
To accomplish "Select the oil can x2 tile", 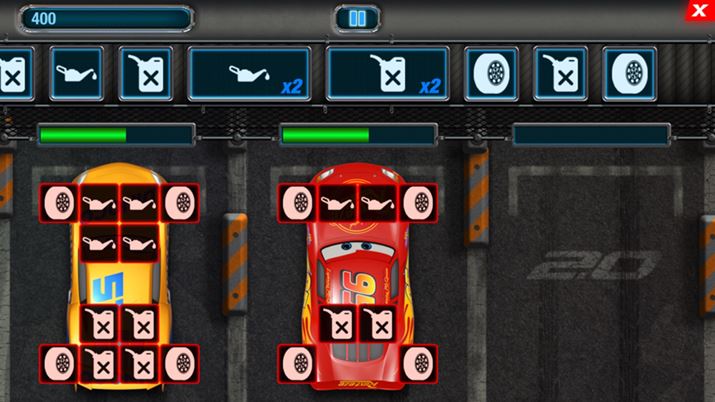I will pyautogui.click(x=251, y=73).
